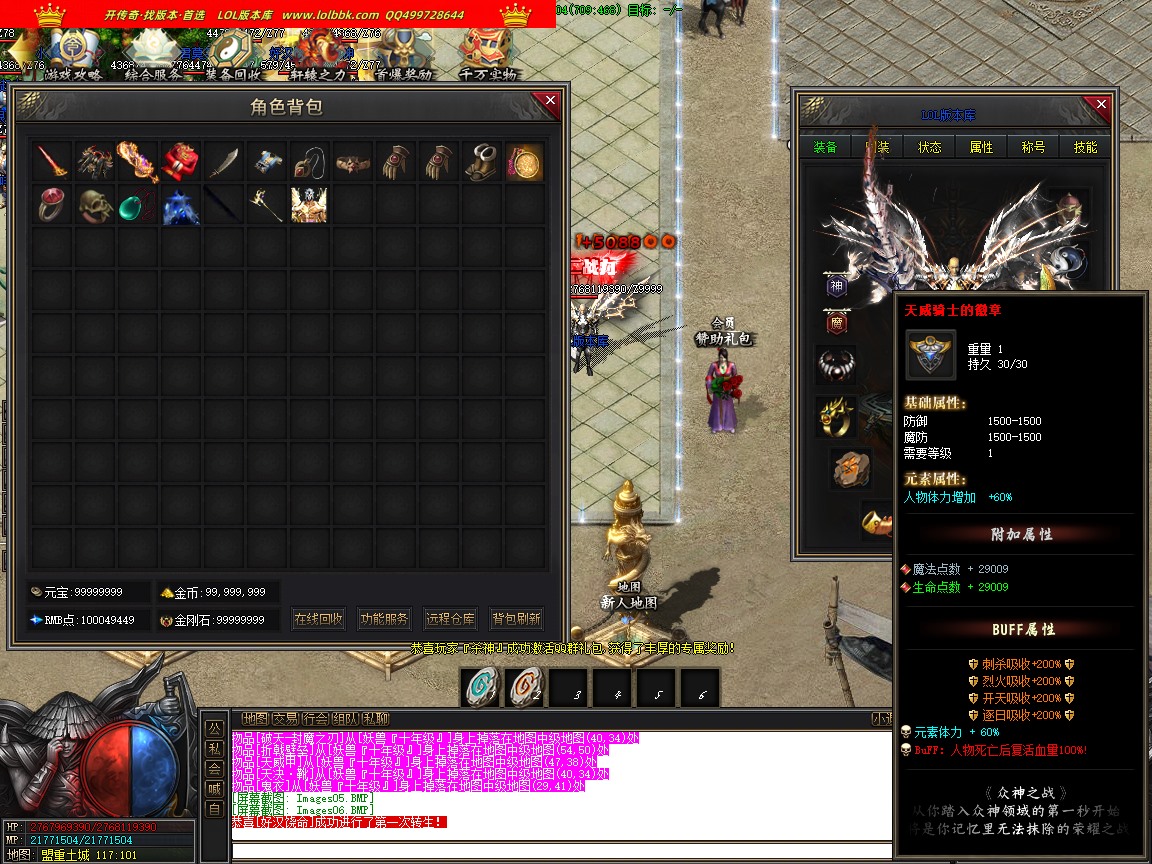This screenshot has height=864, width=1152.
Task: Open 功能服务 from the bag panel
Action: pyautogui.click(x=384, y=619)
